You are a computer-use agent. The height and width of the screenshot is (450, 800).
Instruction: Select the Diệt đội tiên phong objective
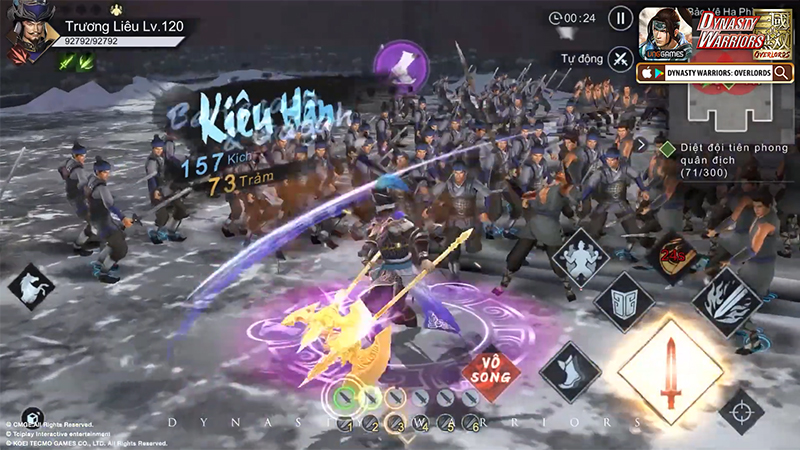tap(722, 155)
